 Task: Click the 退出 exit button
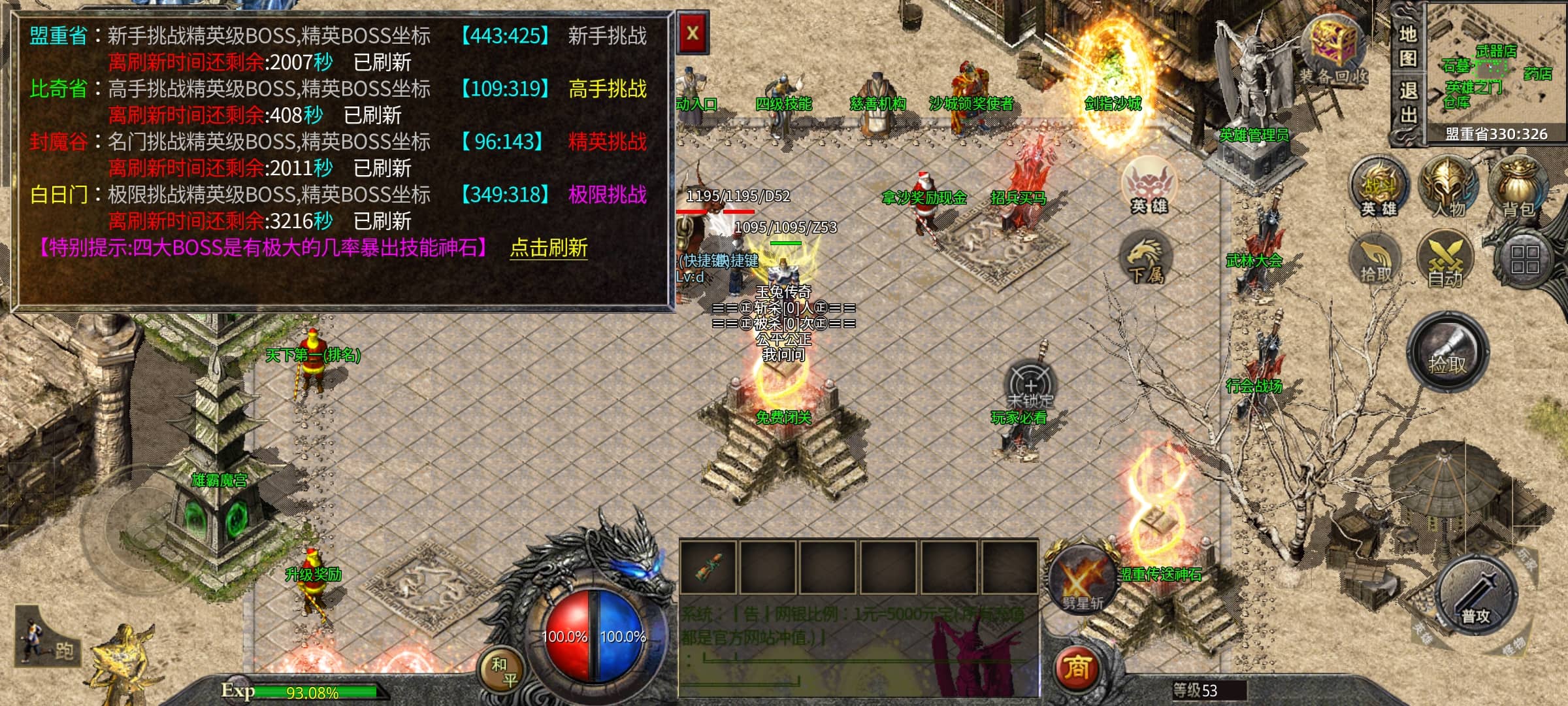(x=1407, y=103)
